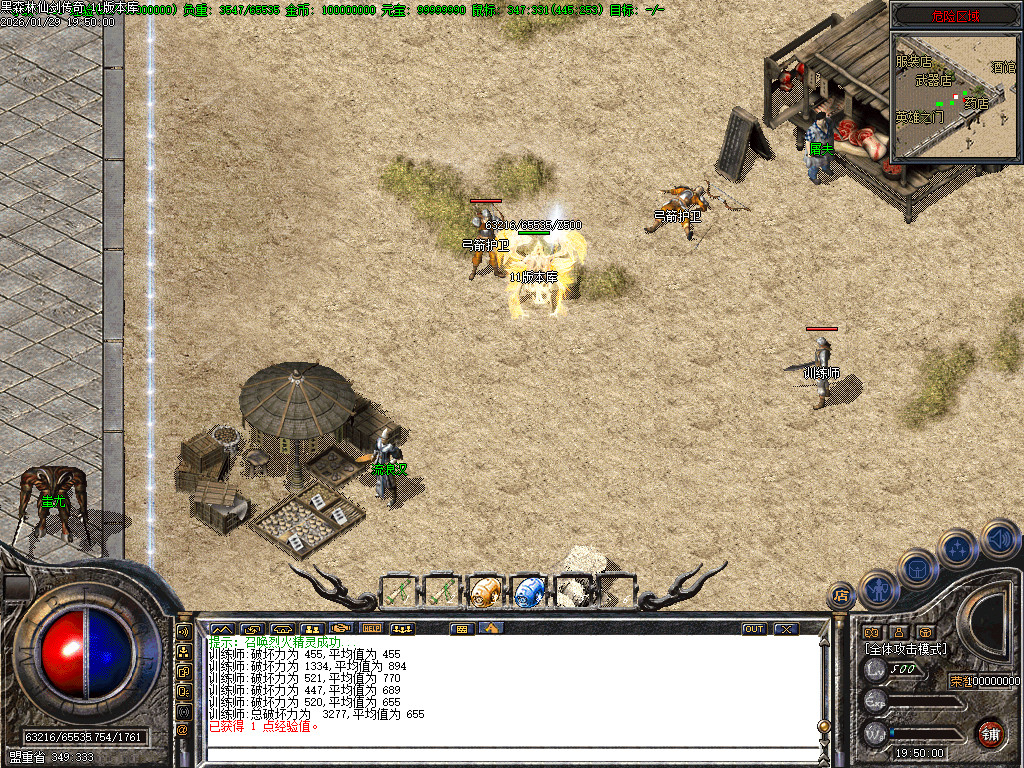Open the skills round button with sparkles
The width and height of the screenshot is (1024, 768).
tap(957, 548)
